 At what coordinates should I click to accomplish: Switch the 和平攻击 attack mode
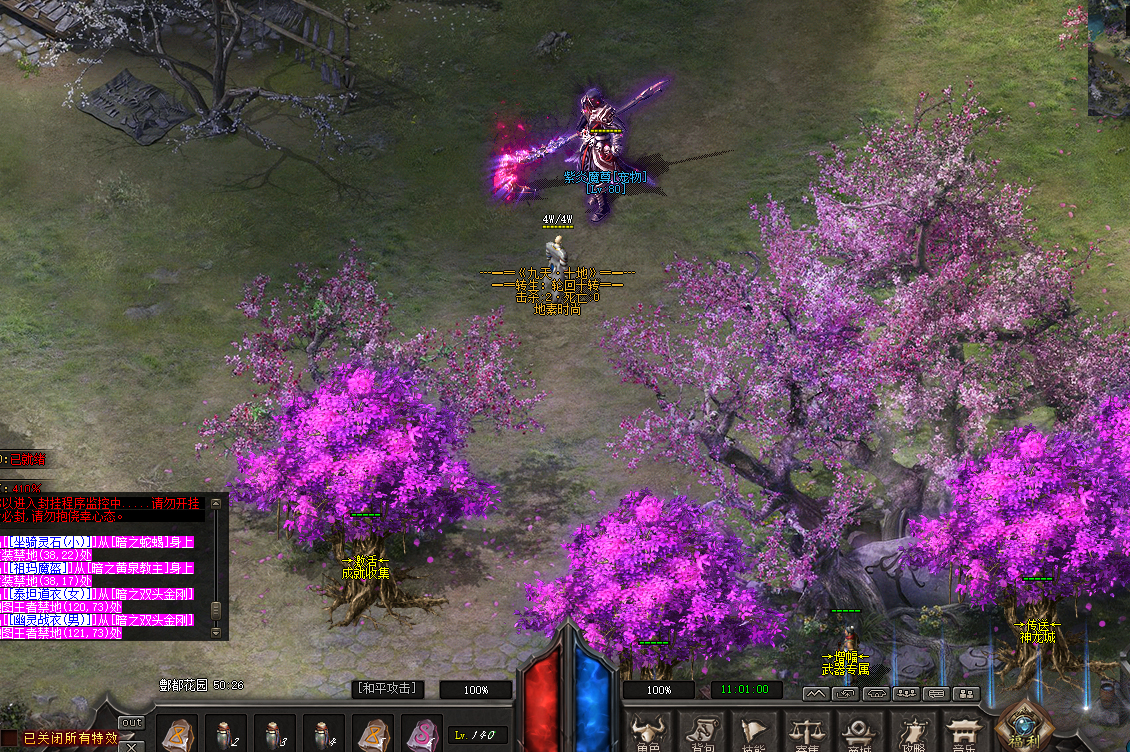click(x=387, y=689)
